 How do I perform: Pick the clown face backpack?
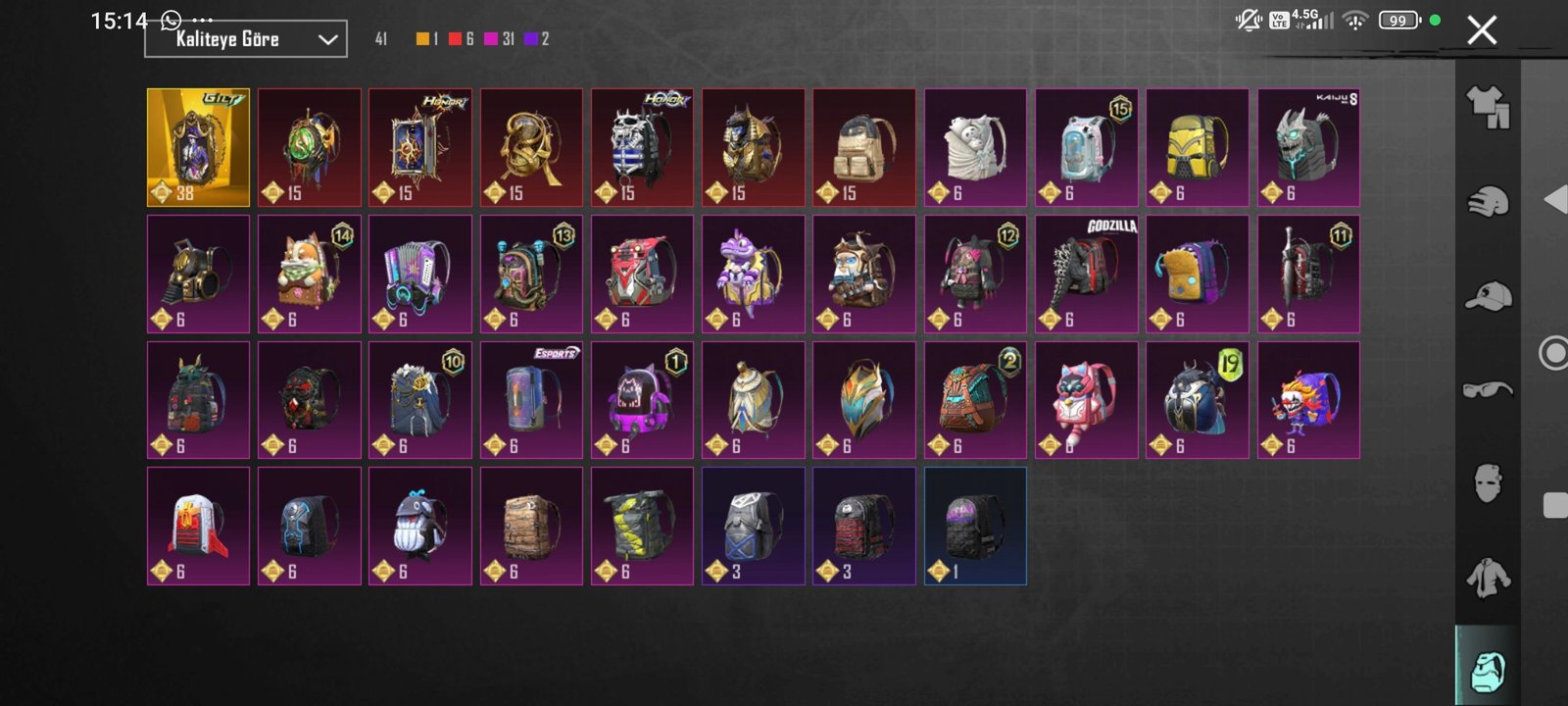(x=1308, y=399)
